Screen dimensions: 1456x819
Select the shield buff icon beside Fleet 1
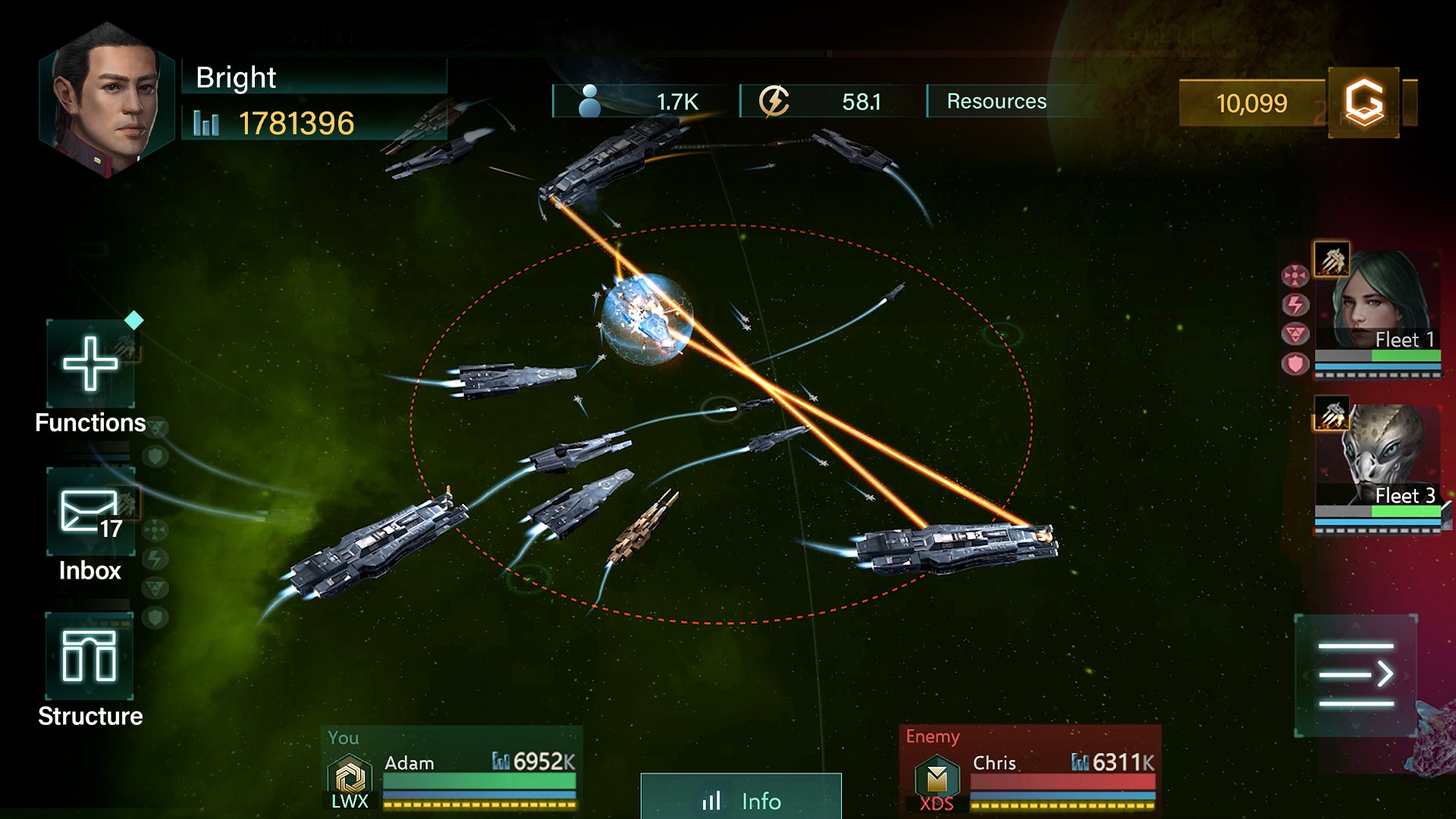click(x=1296, y=362)
